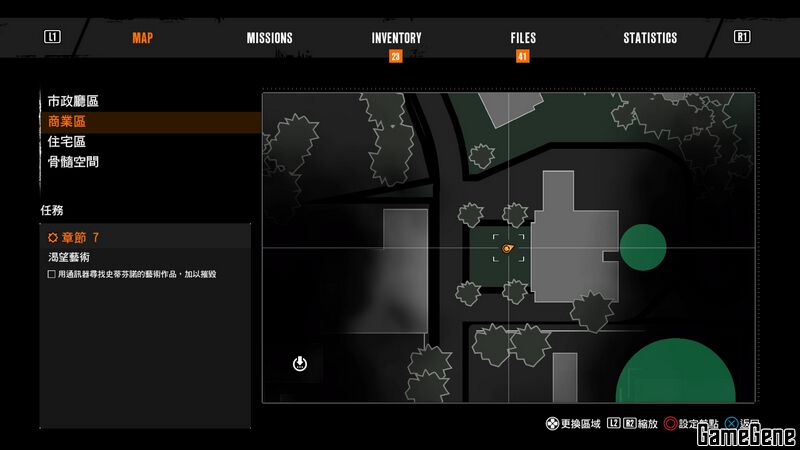
Task: Select the 住宅區 area
Action: tap(67, 141)
